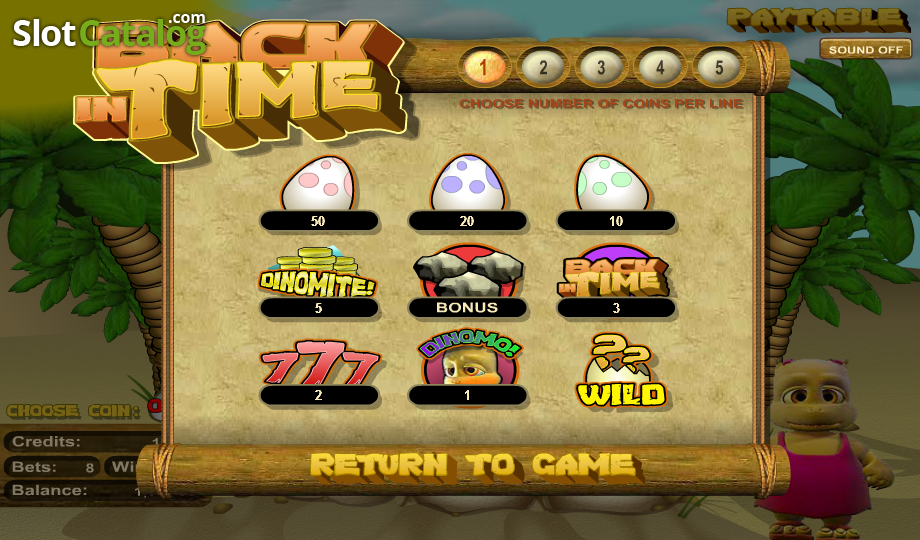Set coins per line to 3

tap(601, 67)
